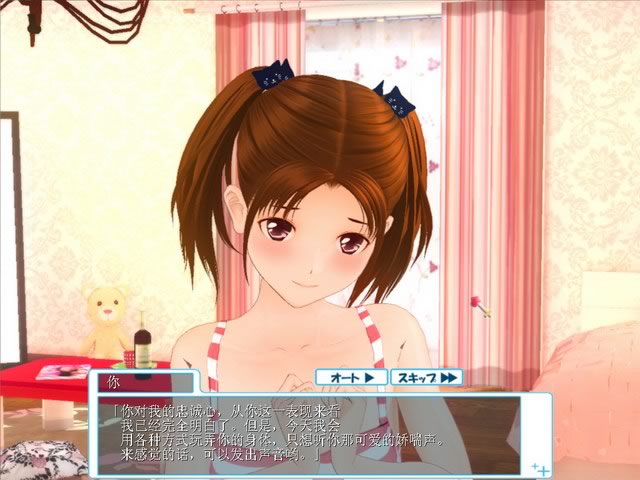
Task: Turn on auto mode with the オート button
Action: (350, 377)
